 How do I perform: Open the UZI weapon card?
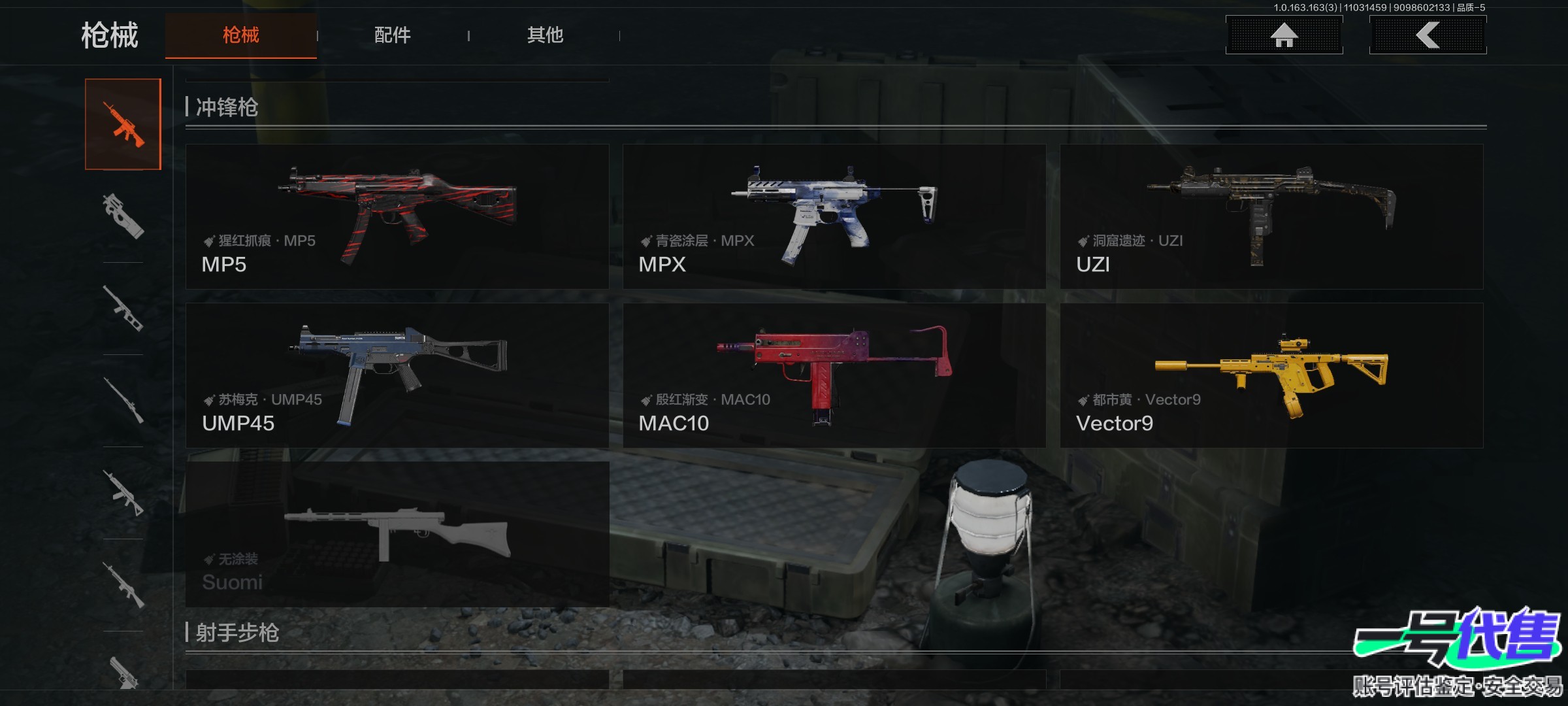1271,216
